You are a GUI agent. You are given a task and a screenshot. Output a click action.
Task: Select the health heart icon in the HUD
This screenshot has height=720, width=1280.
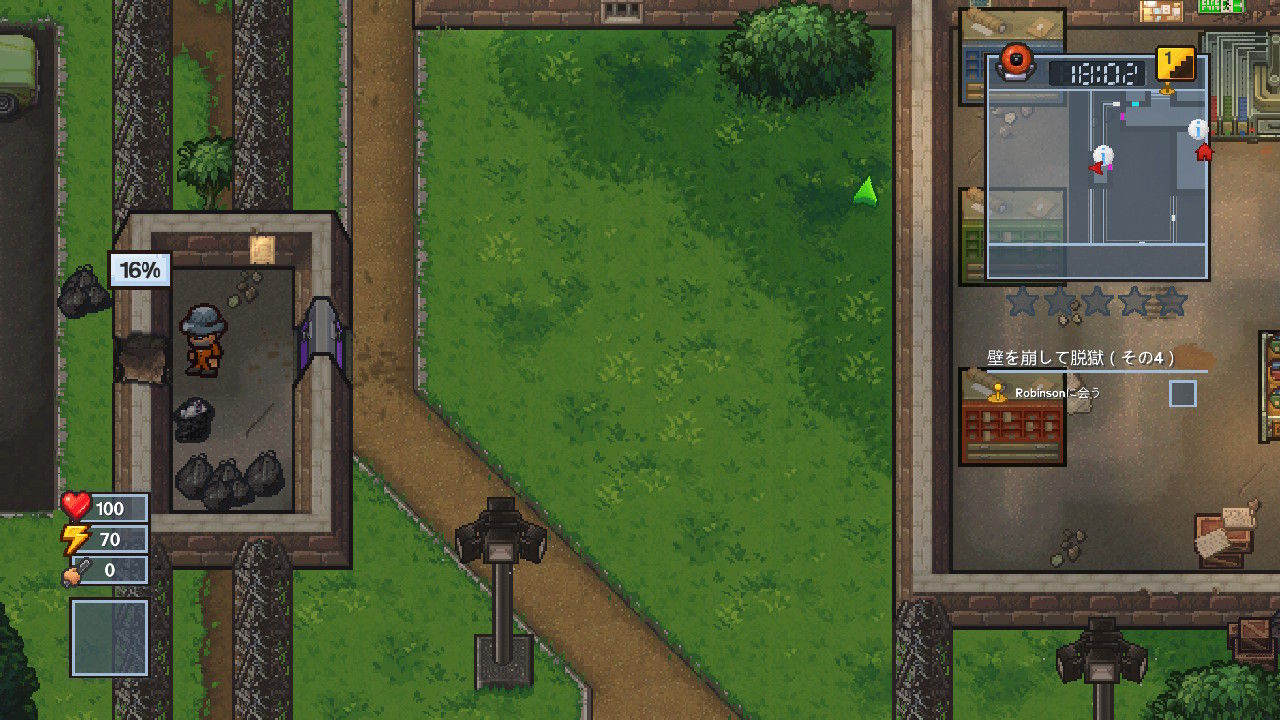pyautogui.click(x=79, y=508)
